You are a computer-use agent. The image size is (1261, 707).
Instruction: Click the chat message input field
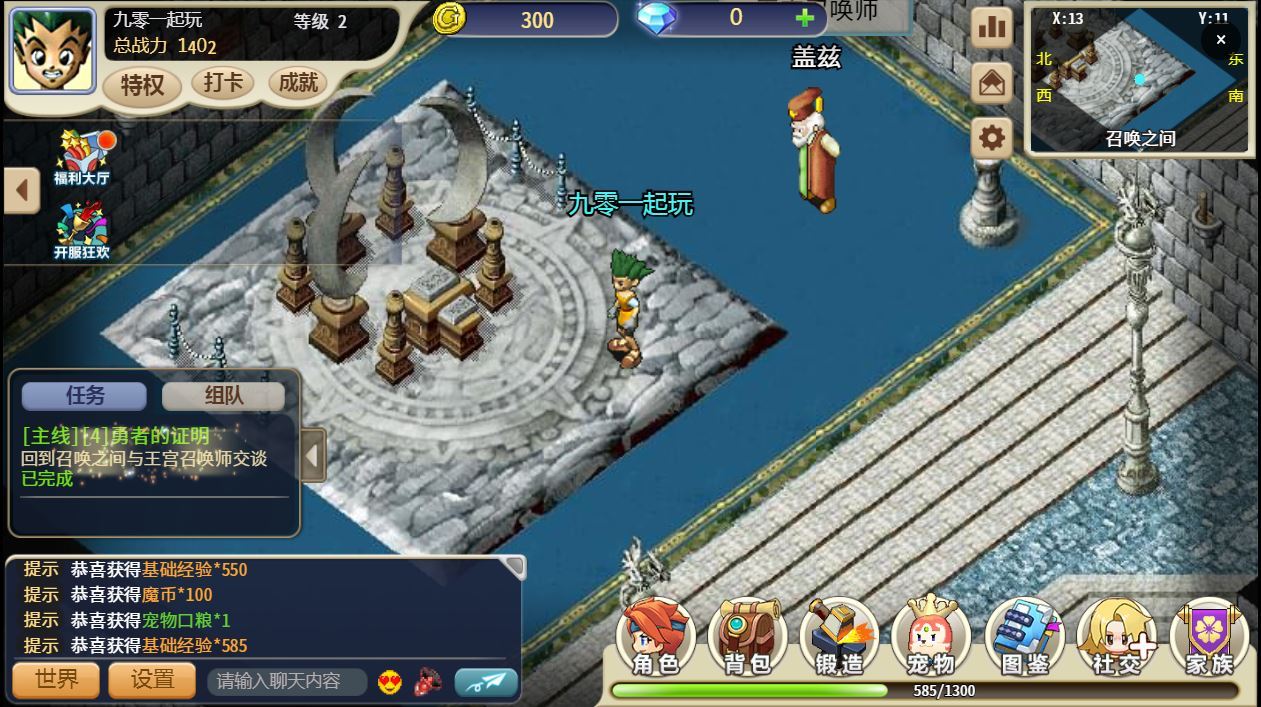click(285, 681)
